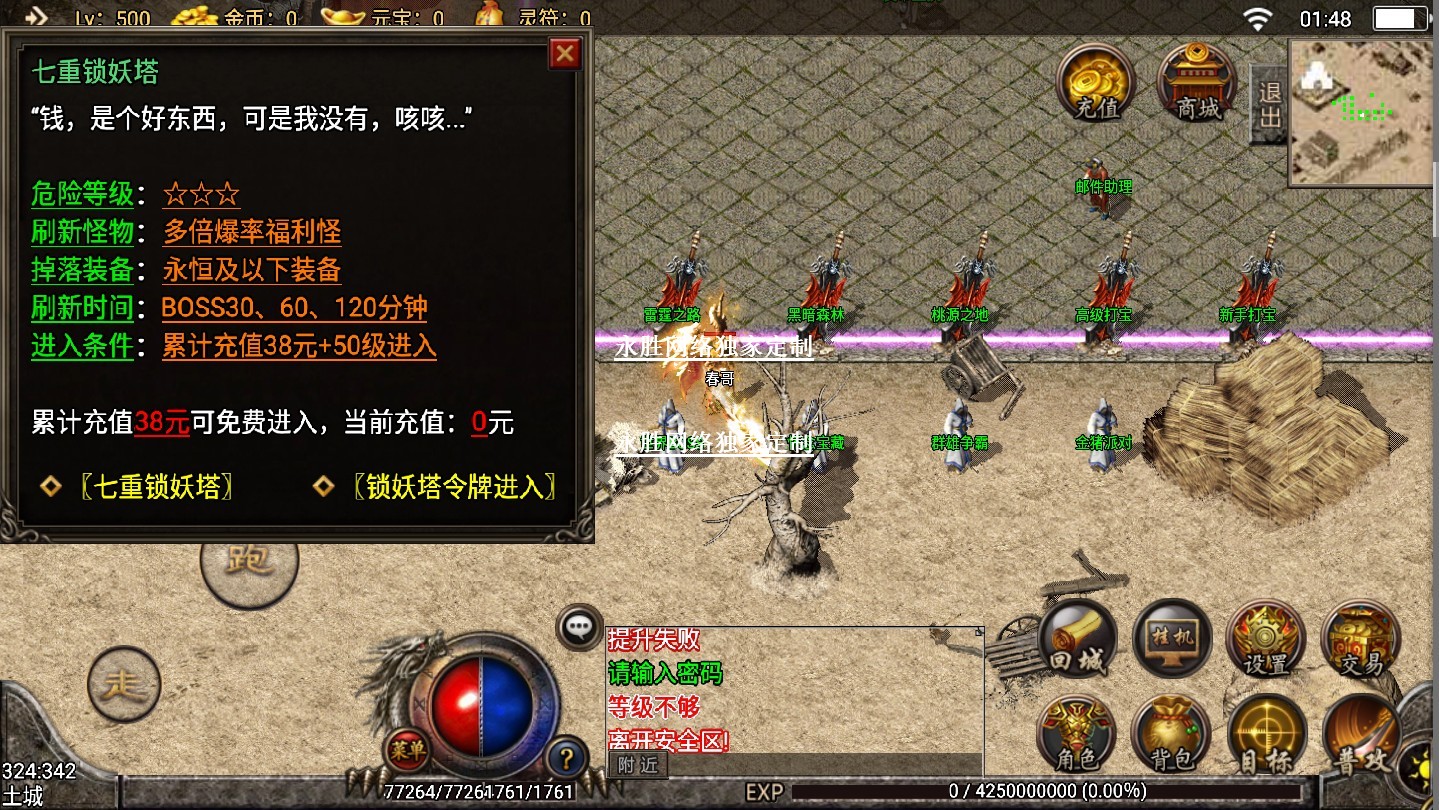The height and width of the screenshot is (810, 1439).
Task: Open the 充值 recharge shop
Action: coord(1096,82)
